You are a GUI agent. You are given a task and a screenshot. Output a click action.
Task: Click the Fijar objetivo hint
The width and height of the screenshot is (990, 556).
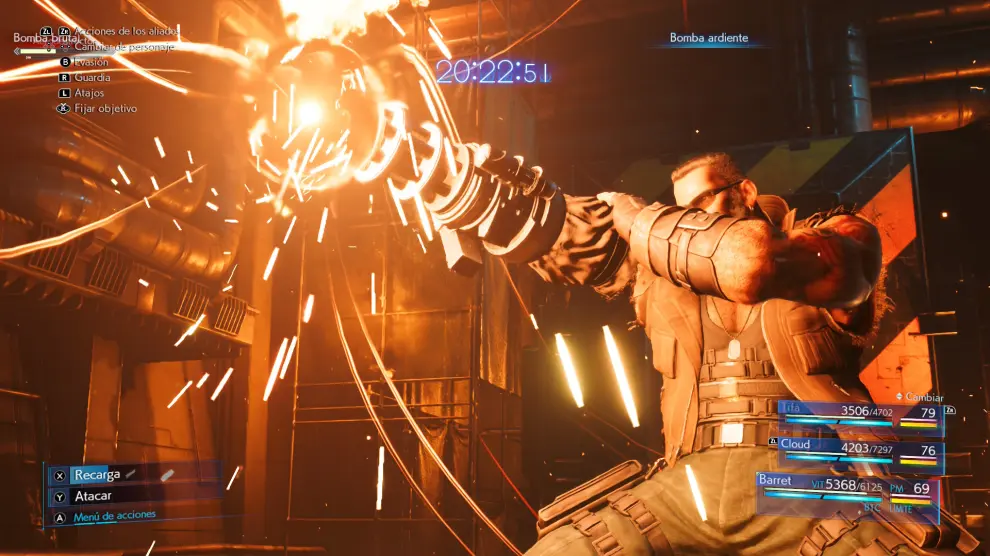[105, 108]
